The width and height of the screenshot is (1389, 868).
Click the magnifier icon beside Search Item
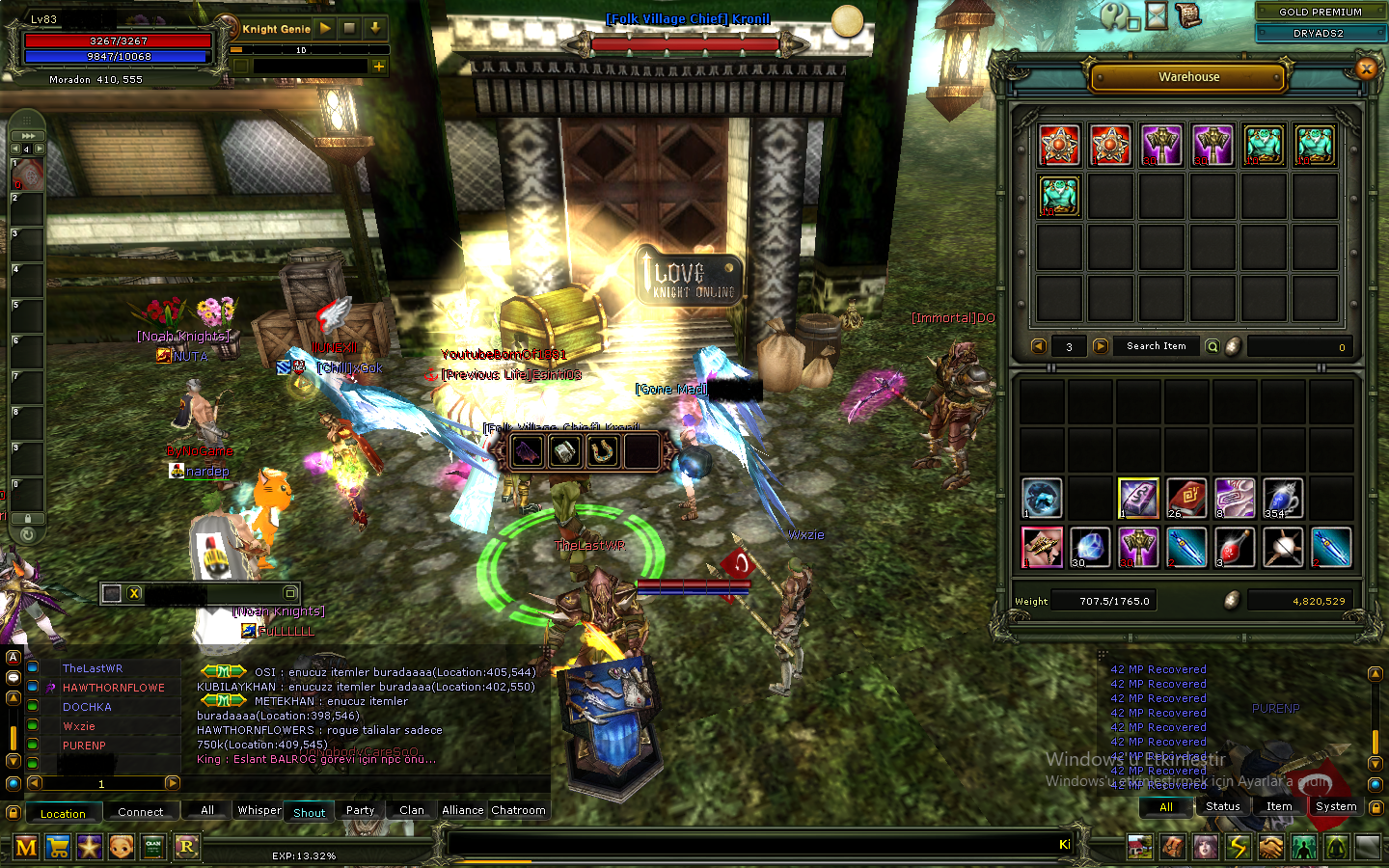coord(1212,345)
